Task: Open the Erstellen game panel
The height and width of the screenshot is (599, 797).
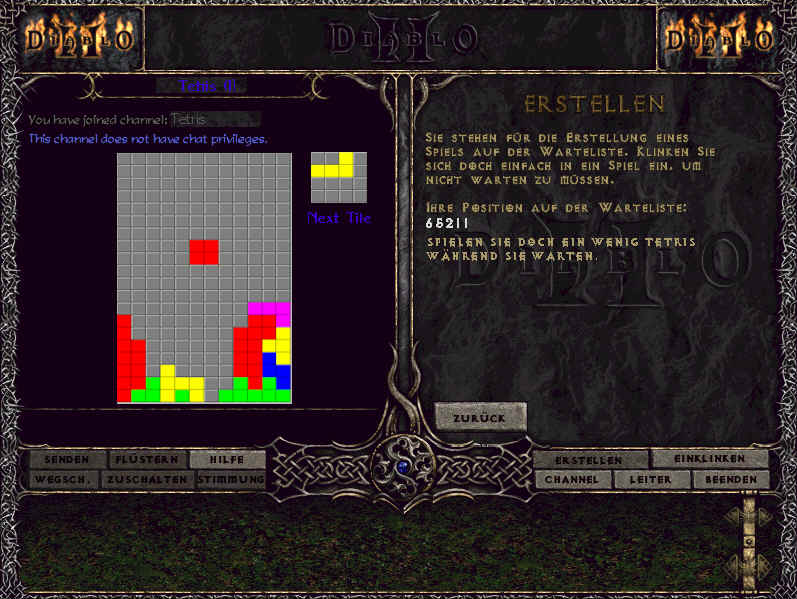Action: click(x=588, y=460)
